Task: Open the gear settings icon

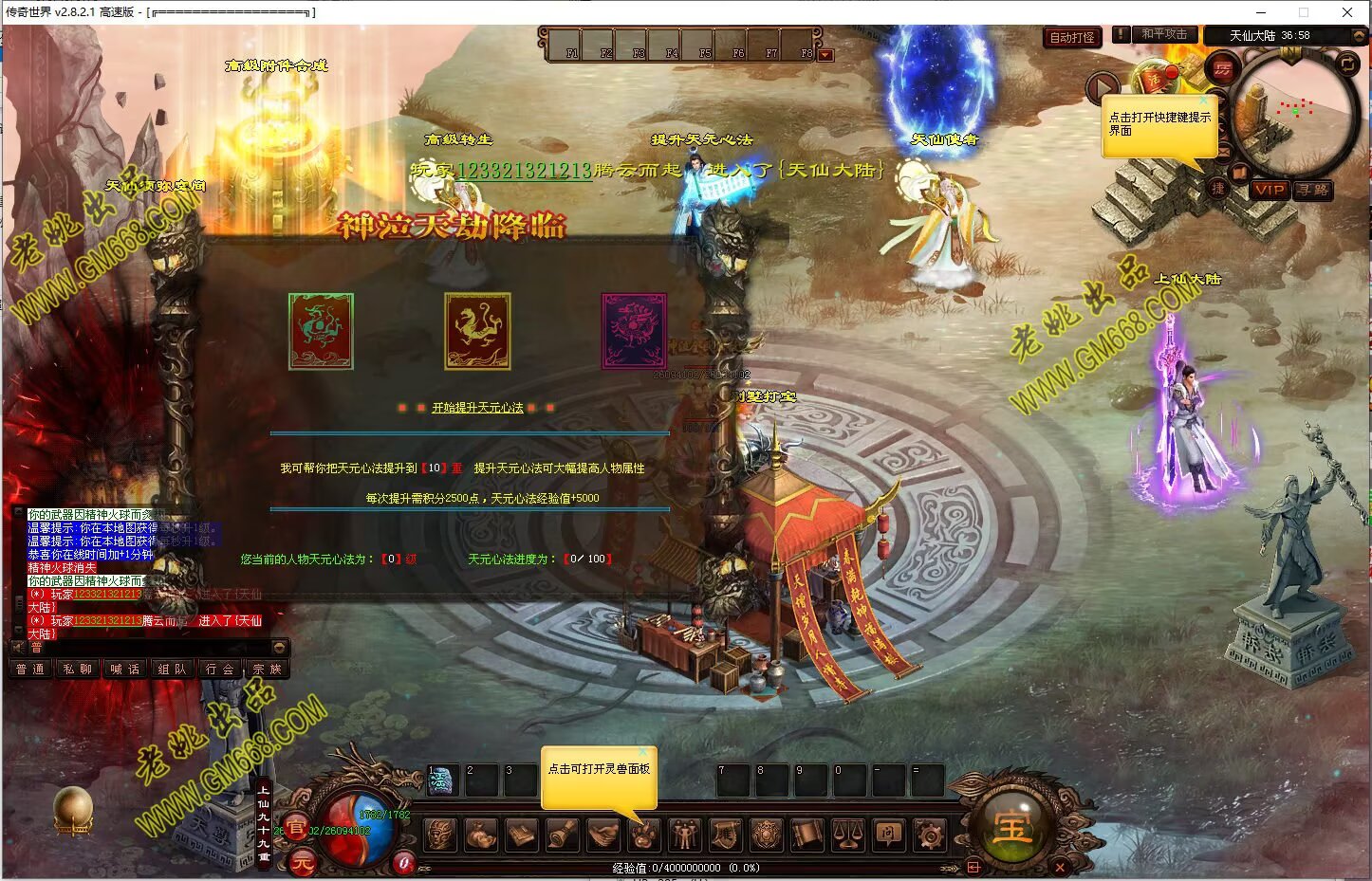Action: (930, 835)
